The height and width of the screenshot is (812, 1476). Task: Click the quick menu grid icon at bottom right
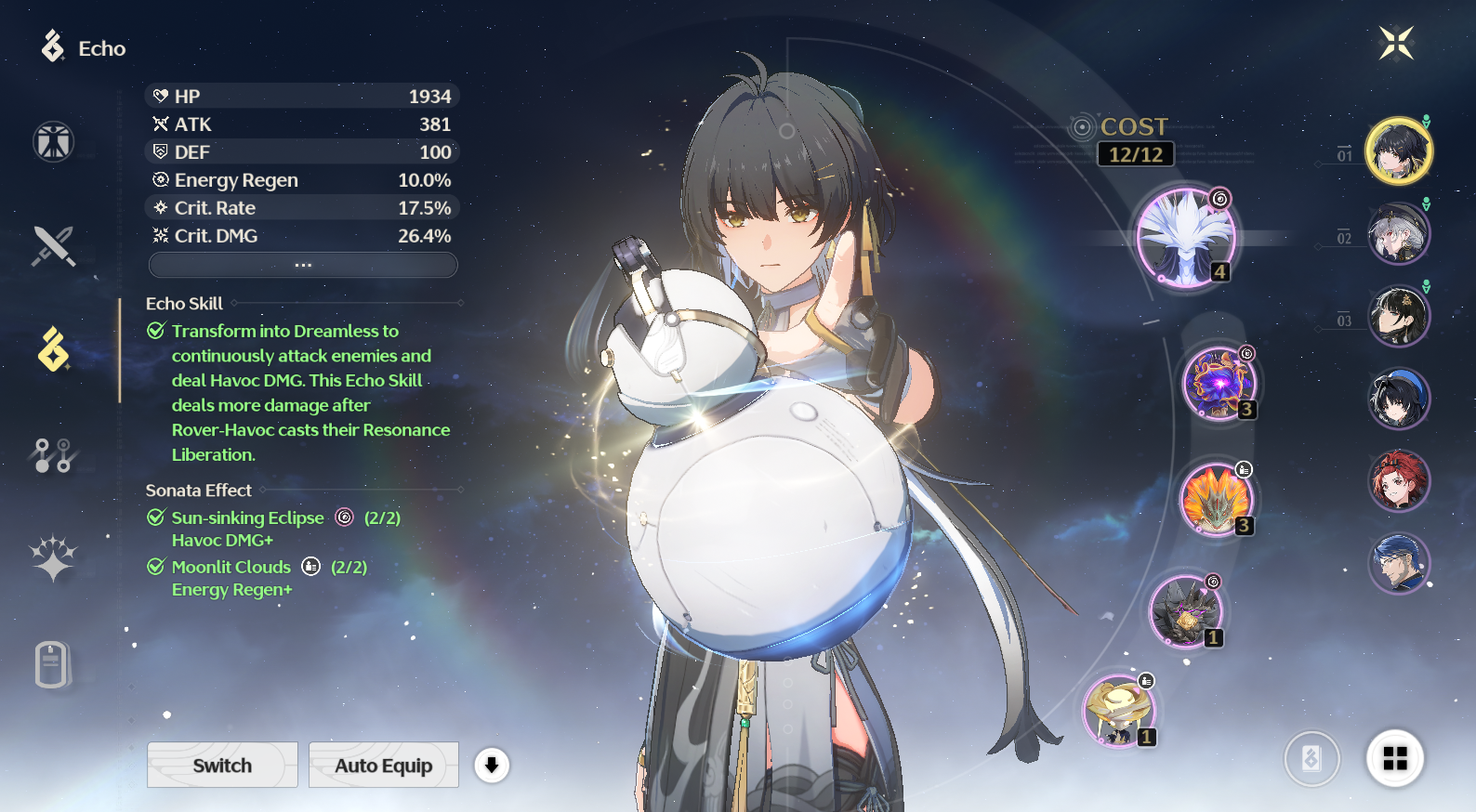click(x=1395, y=758)
